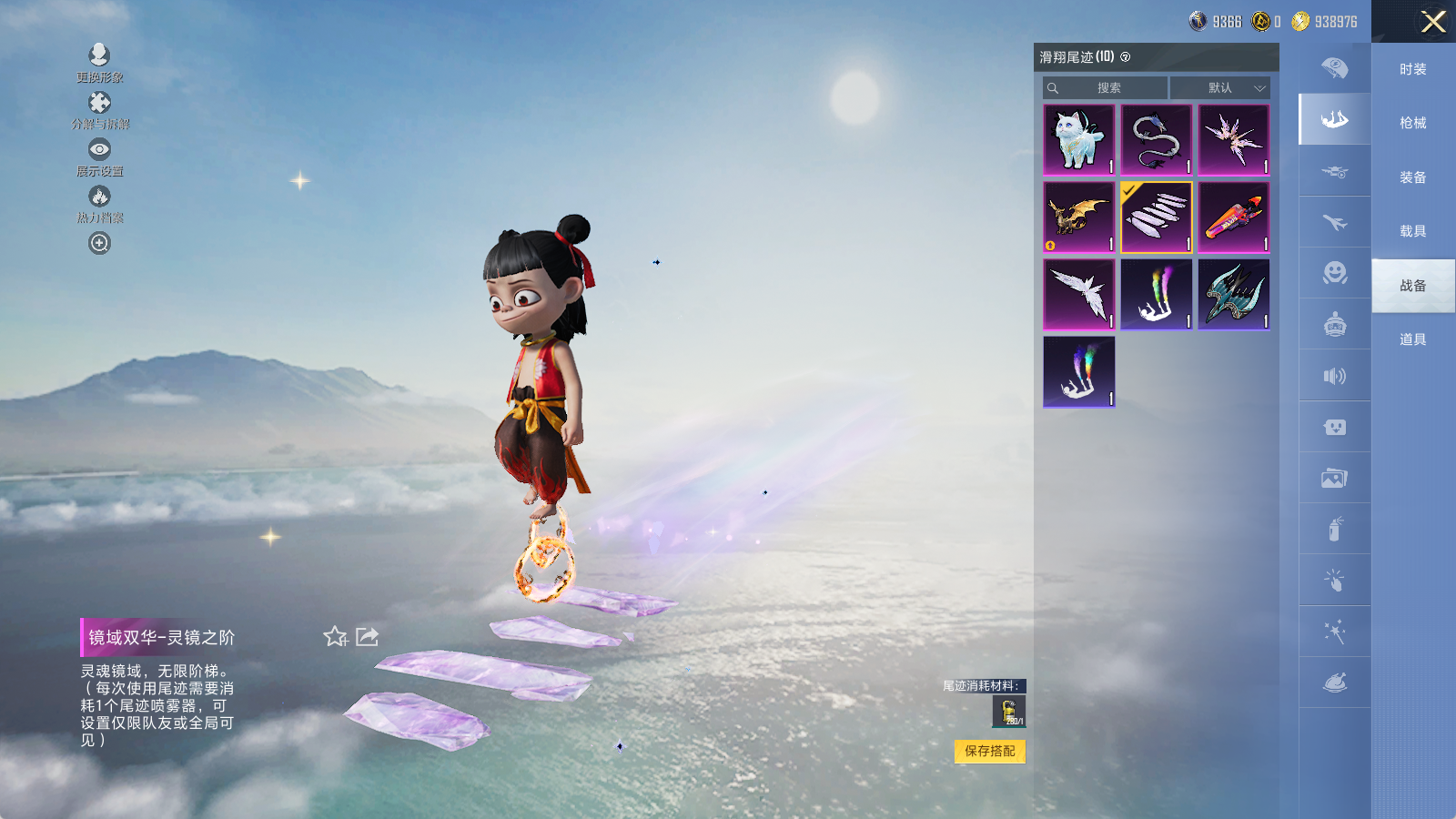Open the sound speaker sub-category
The image size is (1456, 819).
[x=1334, y=376]
